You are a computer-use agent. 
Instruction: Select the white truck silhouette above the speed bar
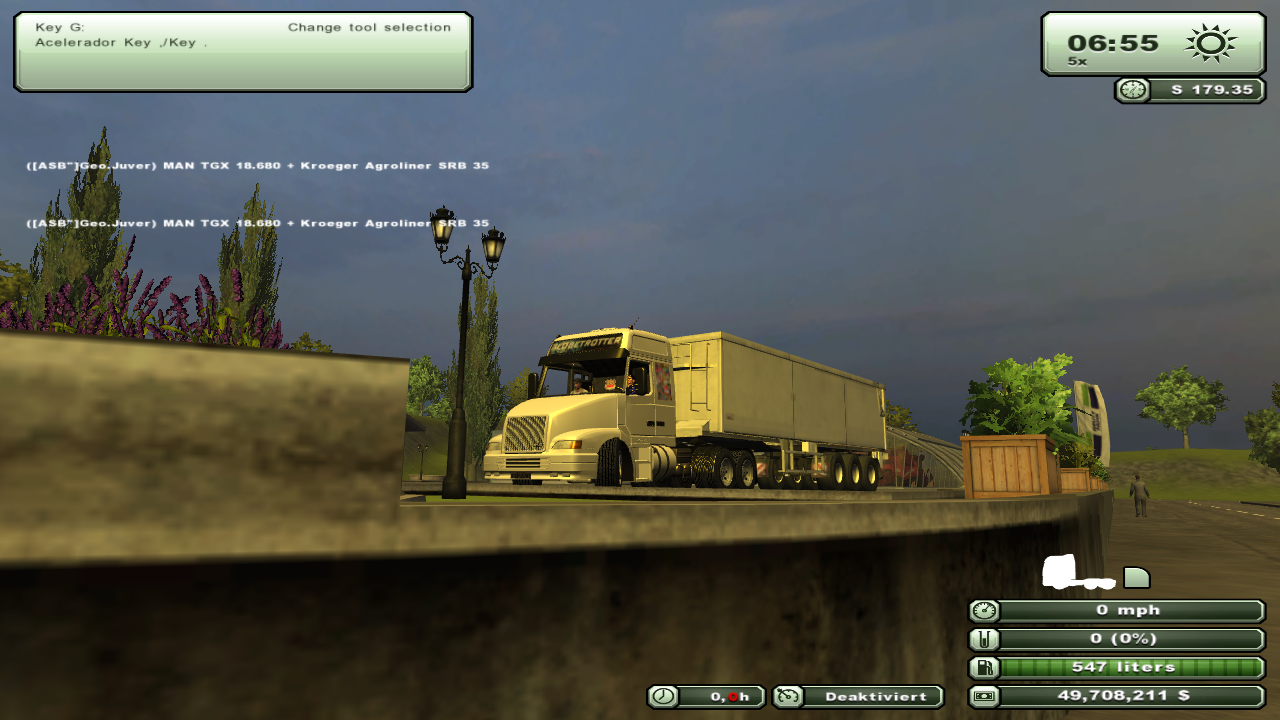click(1075, 572)
